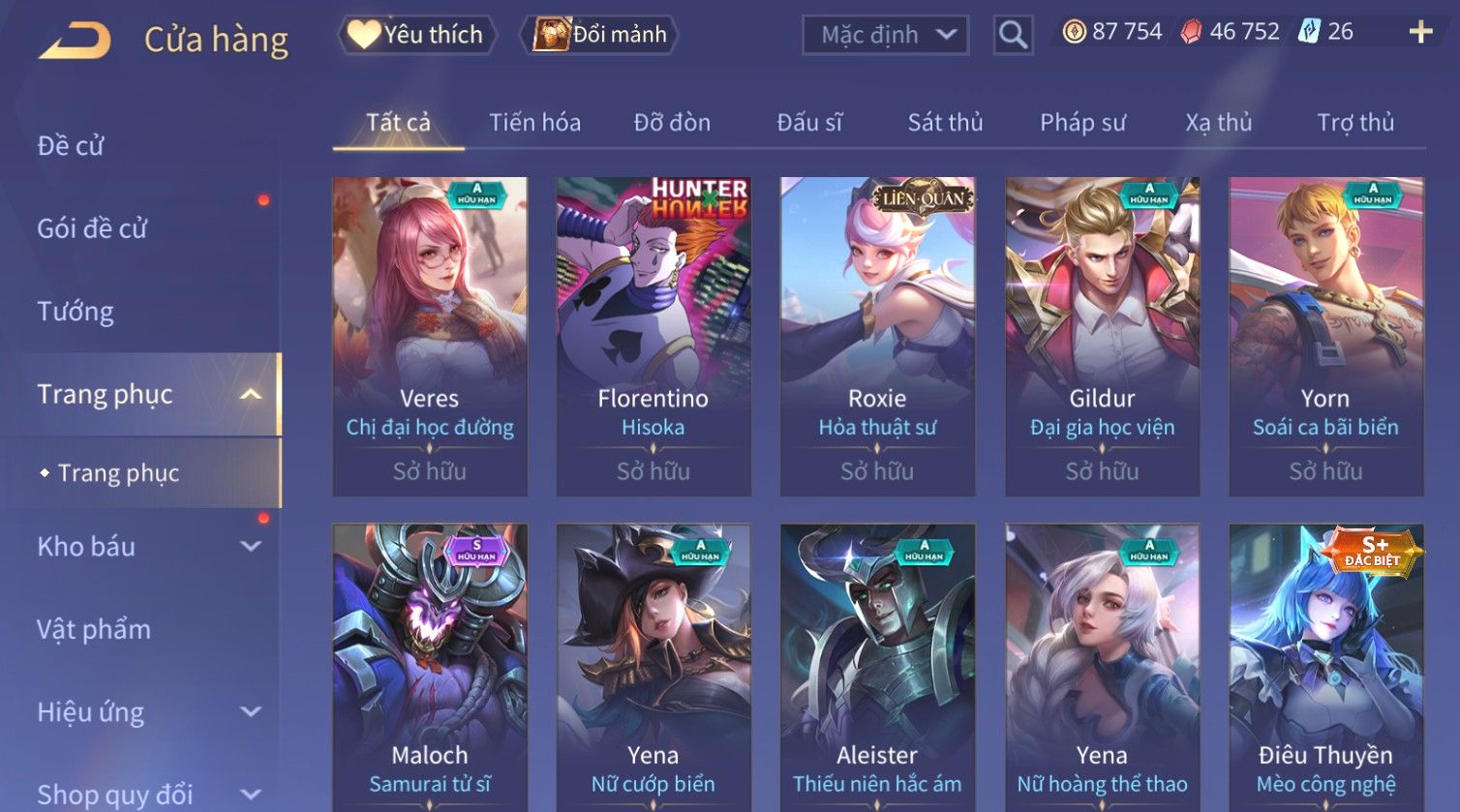Open the Mặc định sort dropdown
The height and width of the screenshot is (812, 1460).
pyautogui.click(x=885, y=35)
